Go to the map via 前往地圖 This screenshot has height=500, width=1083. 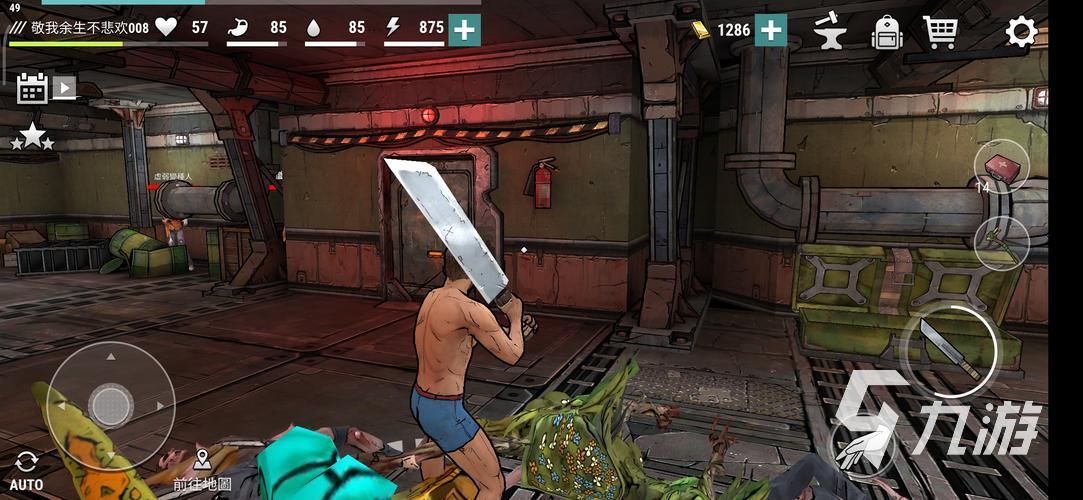[x=202, y=468]
